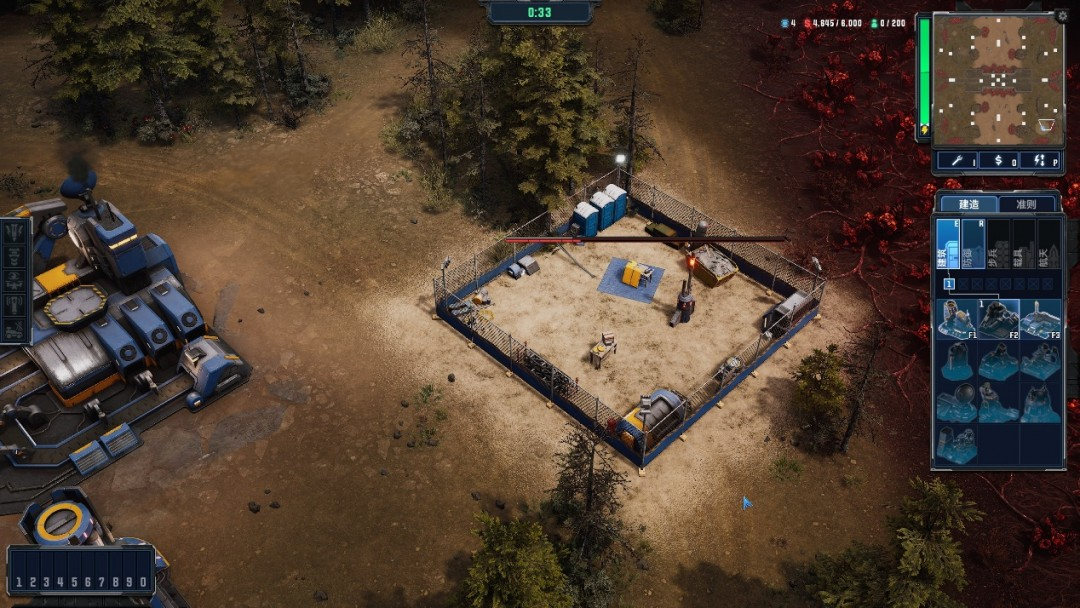Image resolution: width=1080 pixels, height=608 pixels.
Task: Select control group 1 in the number bar
Action: tap(19, 582)
